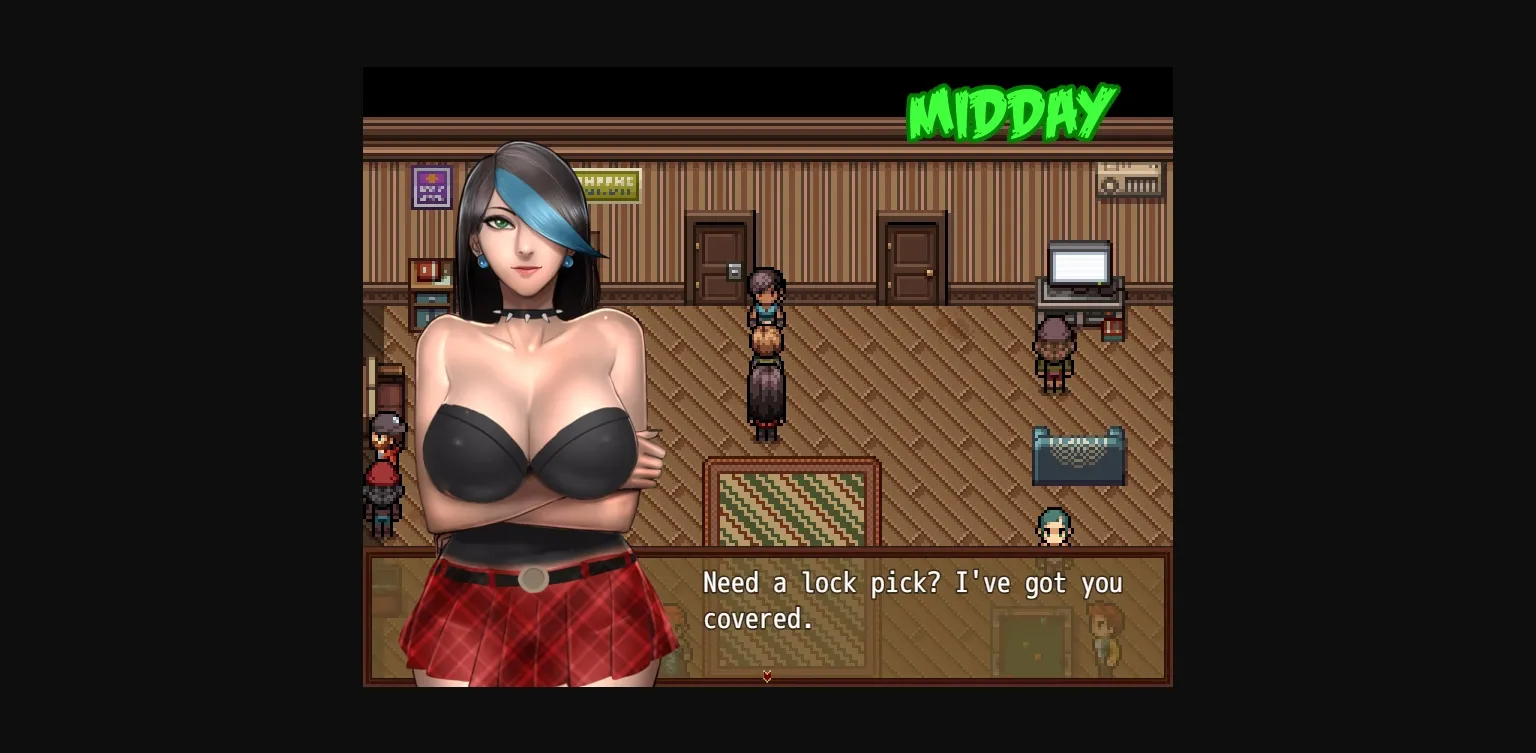
Task: Click the green sign above the wall
Action: [x=609, y=183]
